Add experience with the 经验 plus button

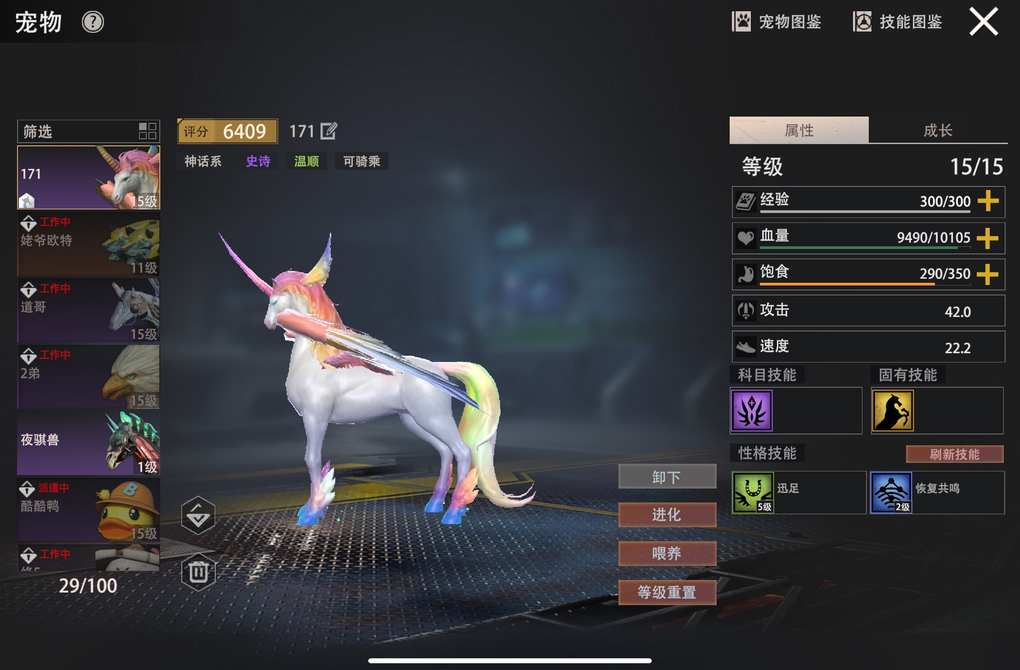click(988, 201)
